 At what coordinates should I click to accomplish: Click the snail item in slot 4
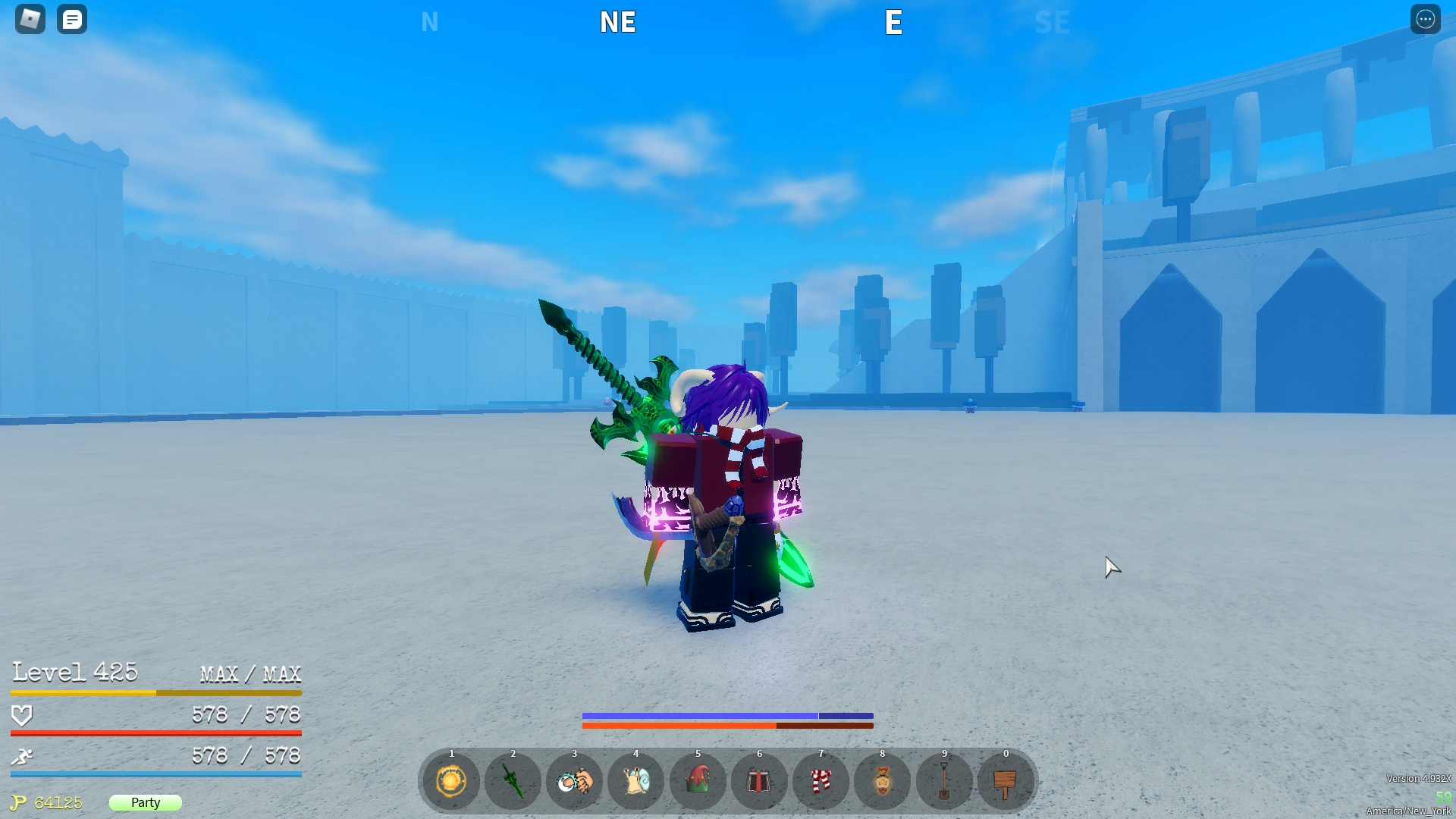[635, 781]
